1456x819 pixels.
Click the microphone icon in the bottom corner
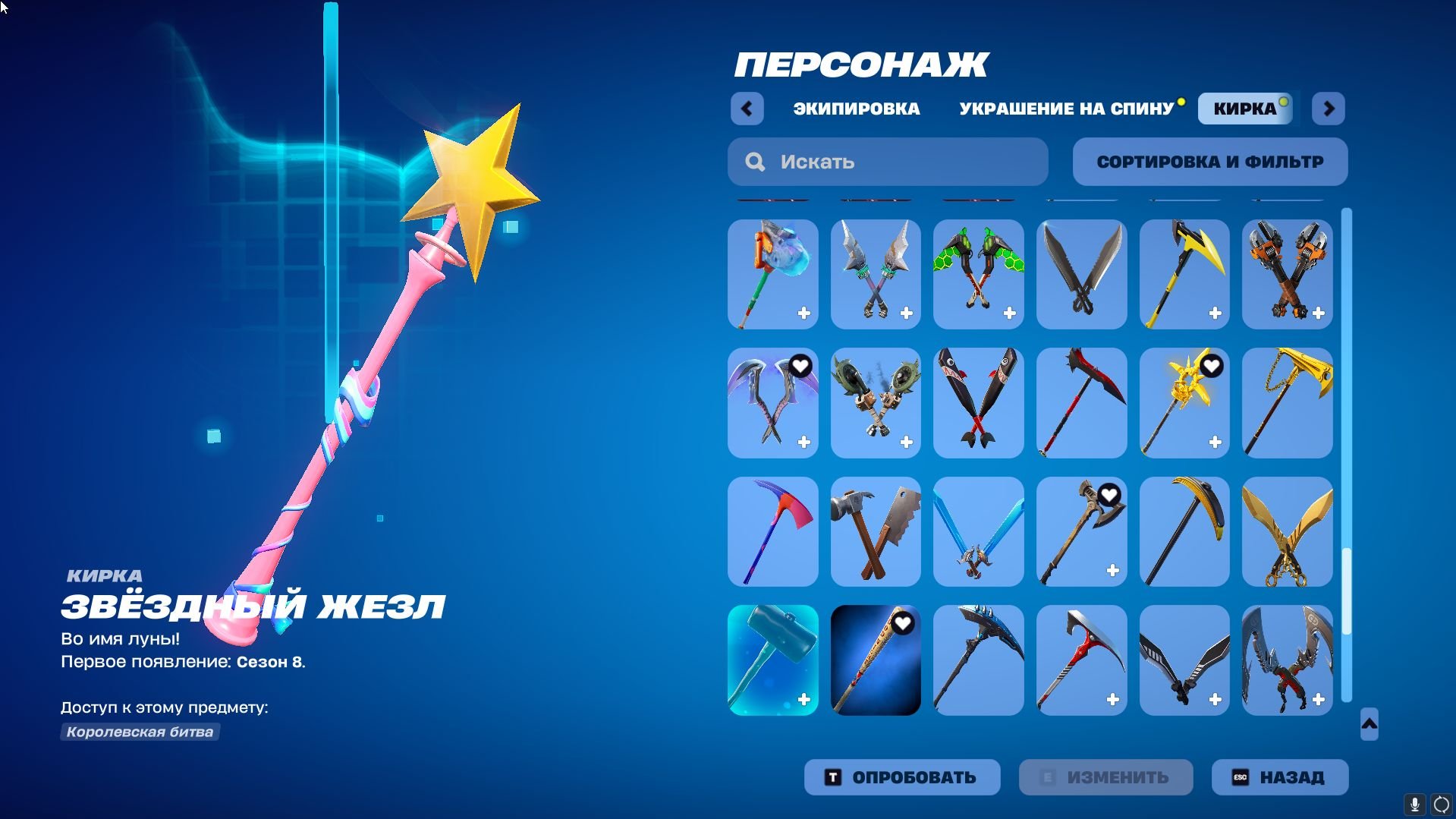coord(1416,805)
